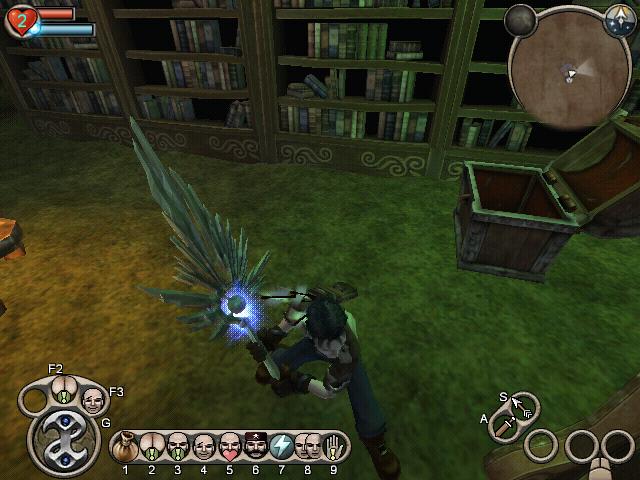This screenshot has width=640, height=480.
Task: Choose the heart expression in slot 5
Action: click(x=230, y=445)
